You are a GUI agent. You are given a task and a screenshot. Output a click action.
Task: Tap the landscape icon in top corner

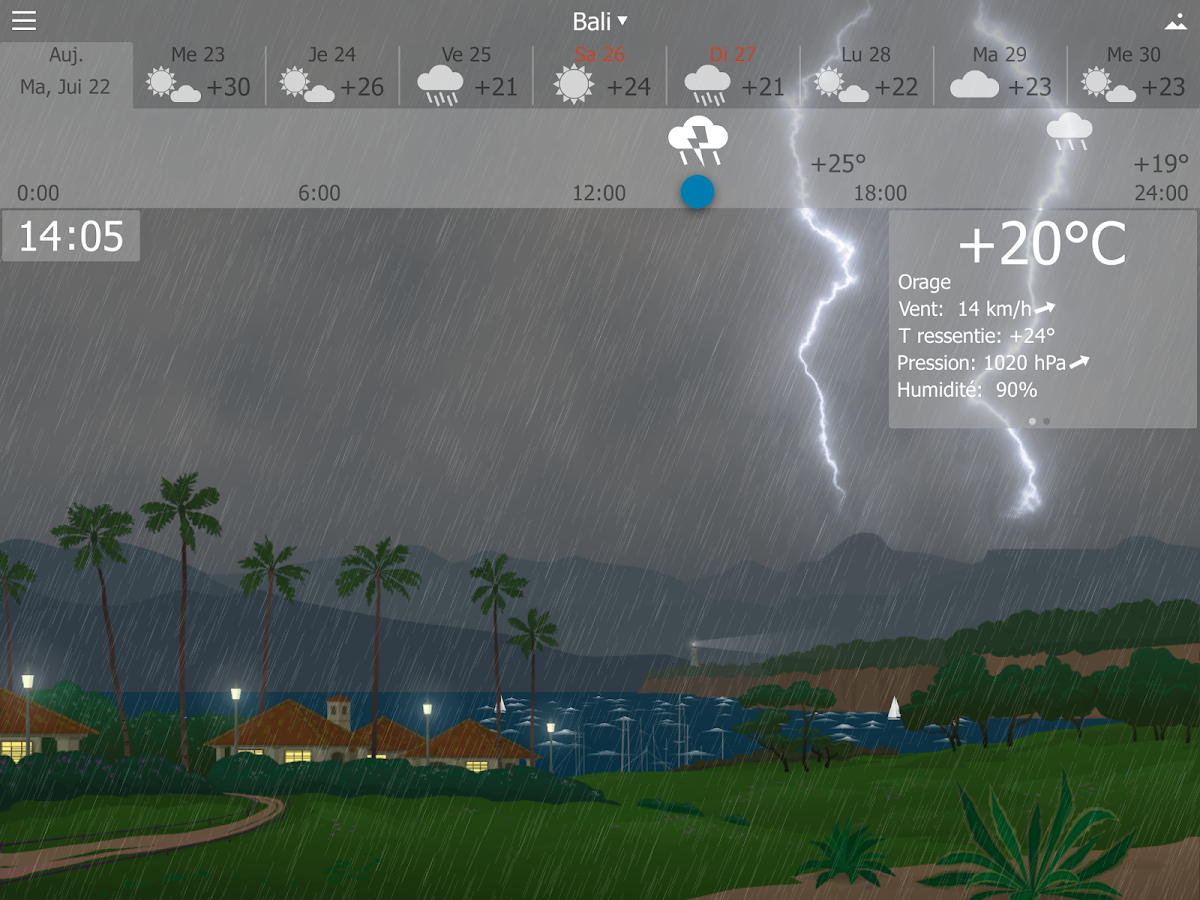point(1175,22)
